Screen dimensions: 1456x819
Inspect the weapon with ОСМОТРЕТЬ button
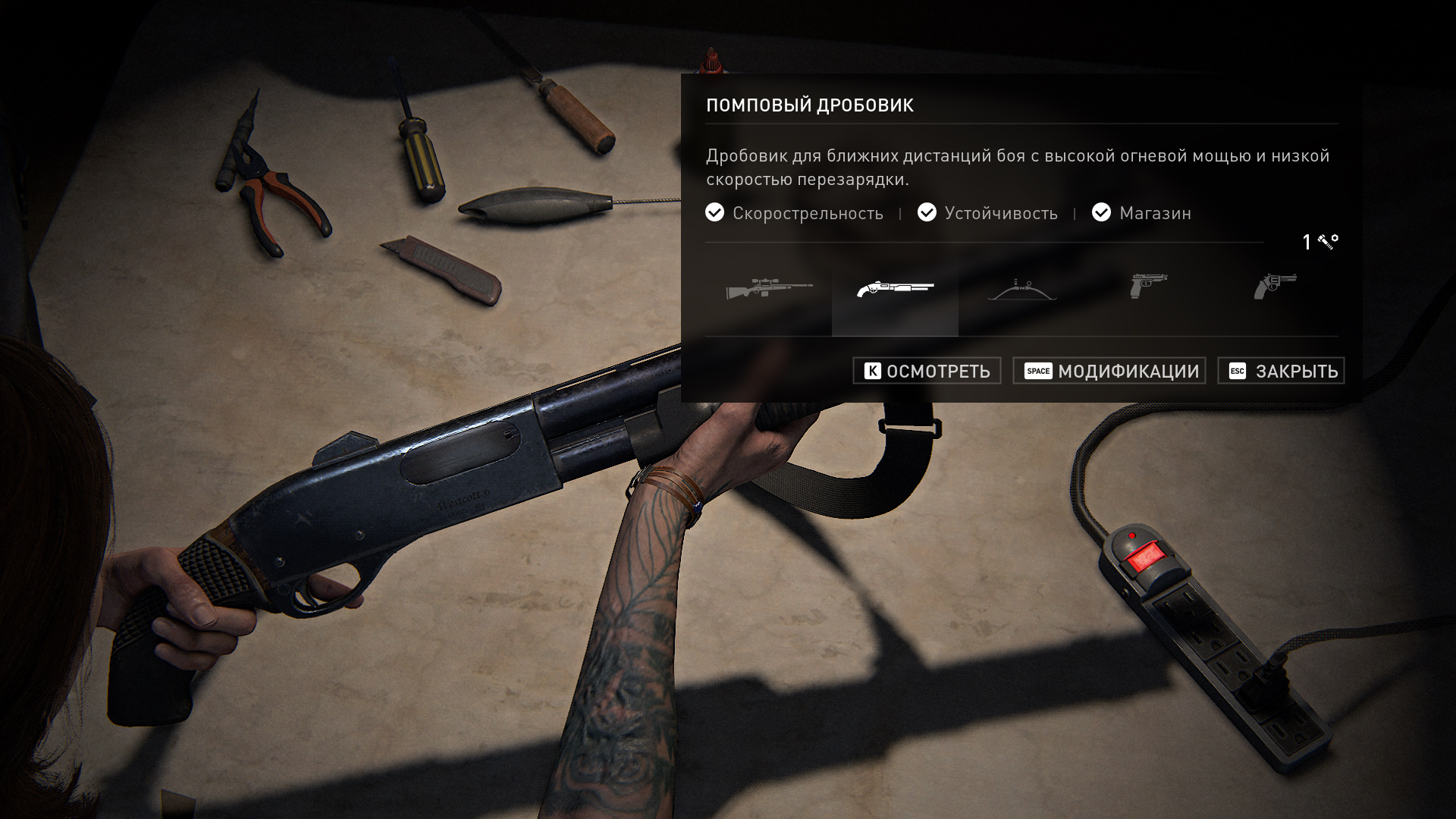click(x=927, y=371)
